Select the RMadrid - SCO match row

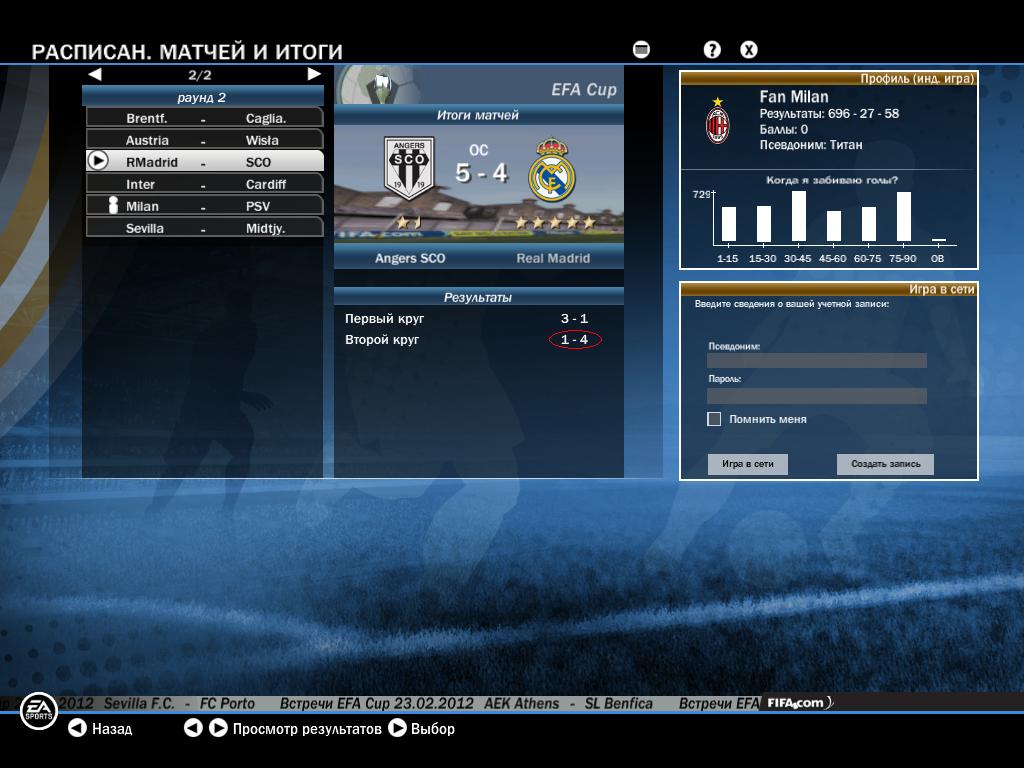pos(204,162)
